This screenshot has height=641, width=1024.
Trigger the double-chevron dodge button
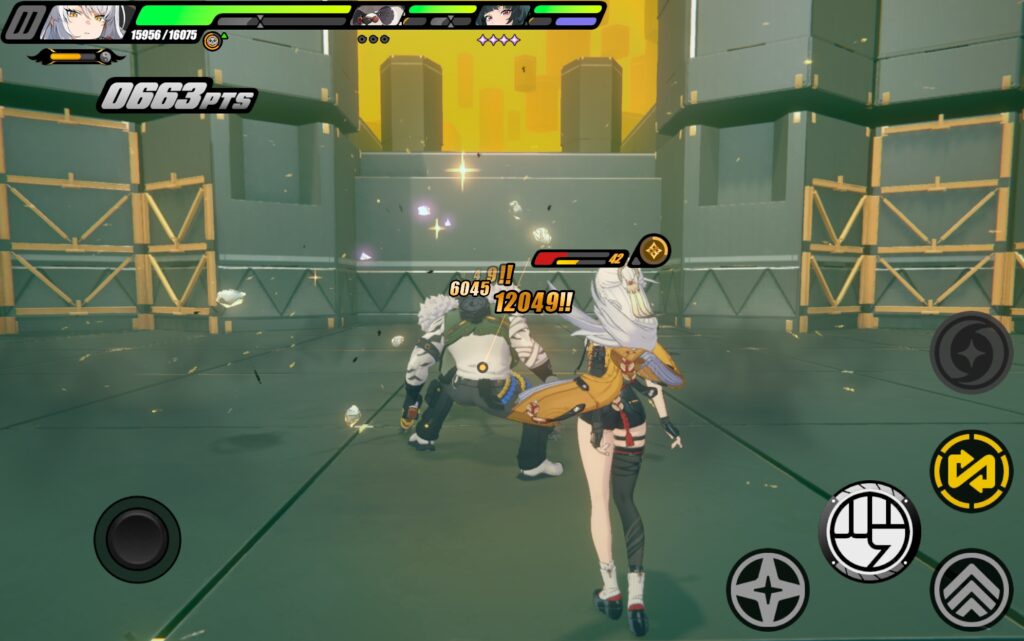pyautogui.click(x=970, y=590)
